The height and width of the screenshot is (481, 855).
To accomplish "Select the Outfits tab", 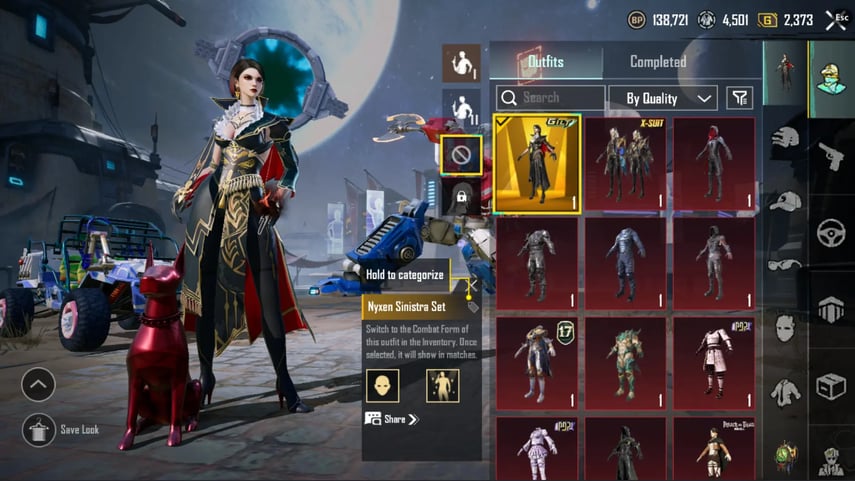I will (545, 62).
